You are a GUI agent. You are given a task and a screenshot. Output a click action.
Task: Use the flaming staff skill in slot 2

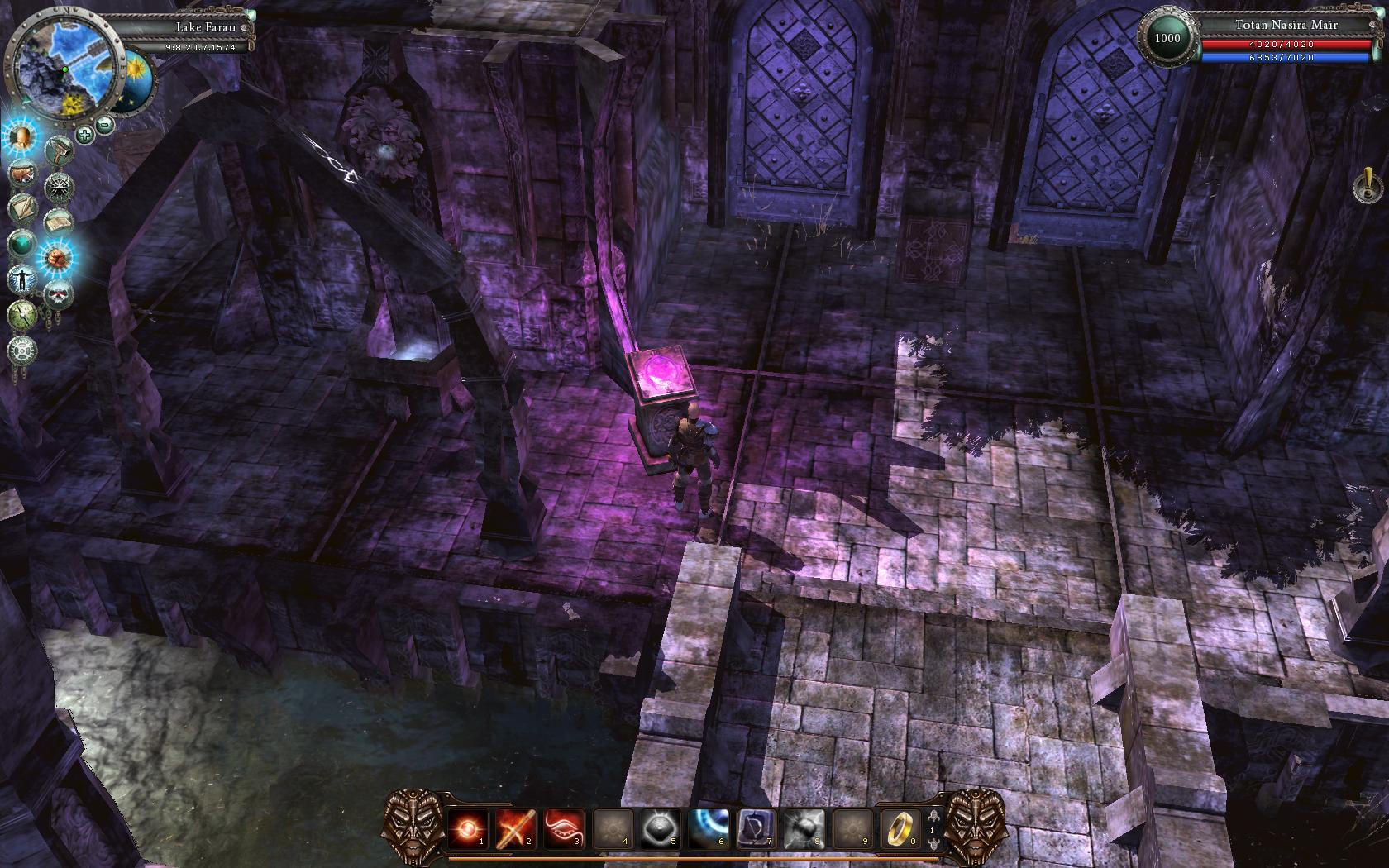click(516, 827)
